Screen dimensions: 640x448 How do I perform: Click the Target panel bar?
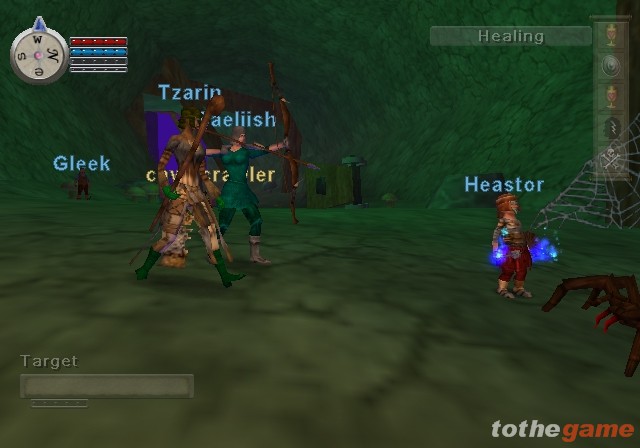click(x=107, y=386)
